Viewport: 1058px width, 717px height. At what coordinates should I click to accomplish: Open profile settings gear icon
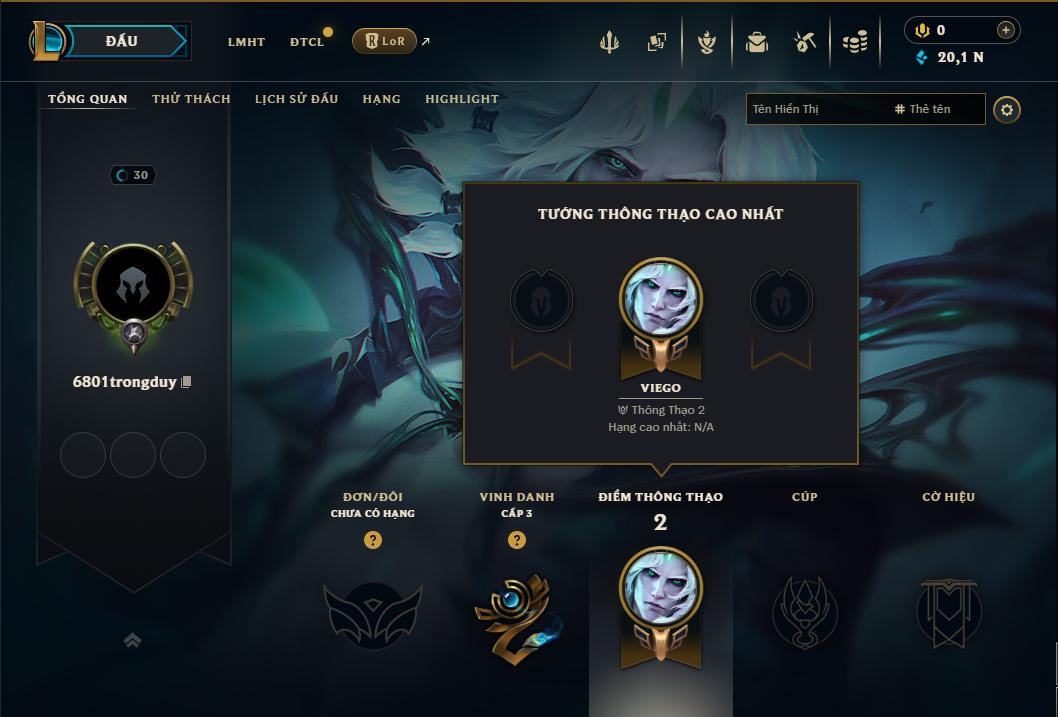(x=1007, y=109)
